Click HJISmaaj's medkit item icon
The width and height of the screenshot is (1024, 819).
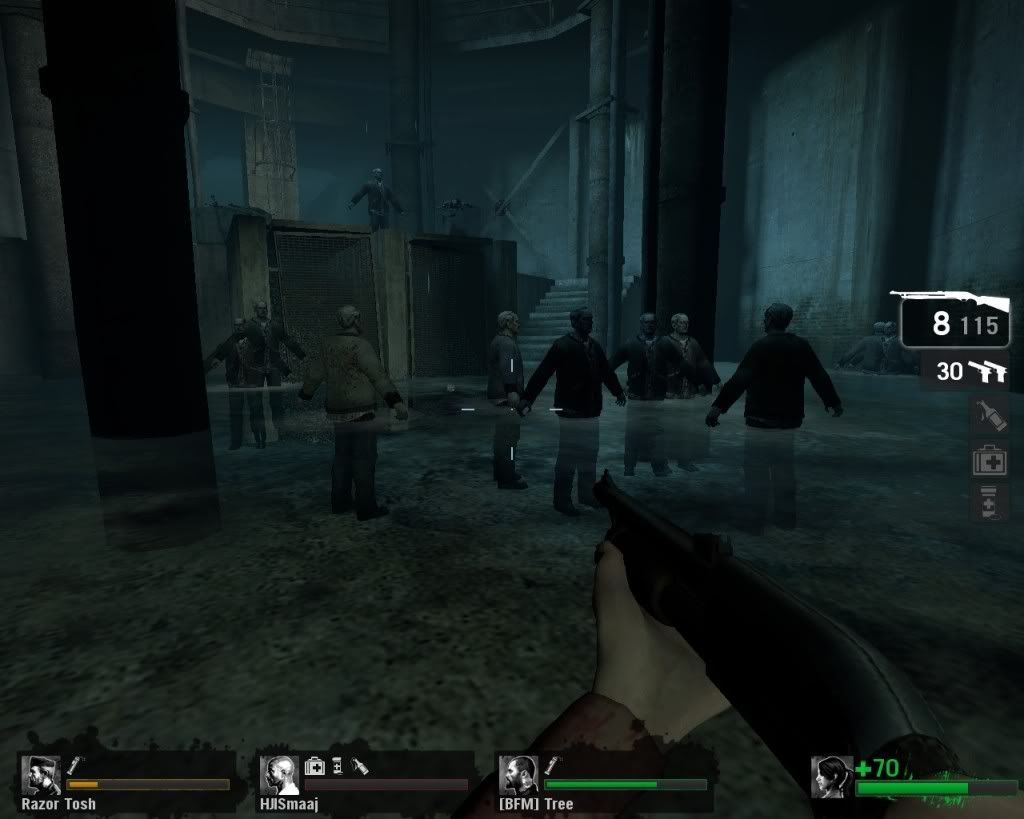(x=314, y=765)
